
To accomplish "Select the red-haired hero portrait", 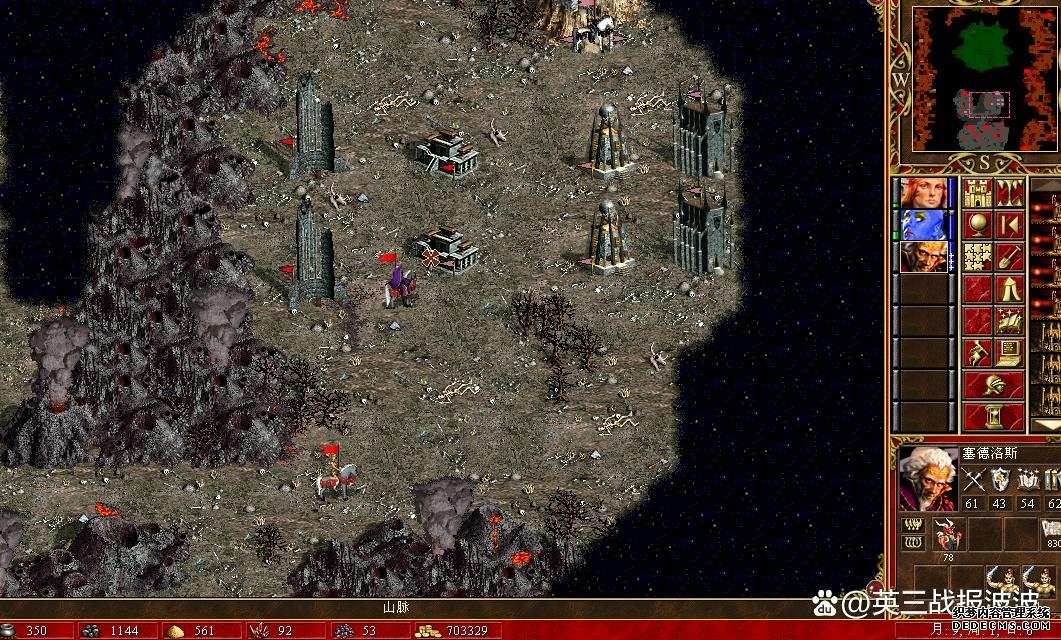I will click(923, 193).
